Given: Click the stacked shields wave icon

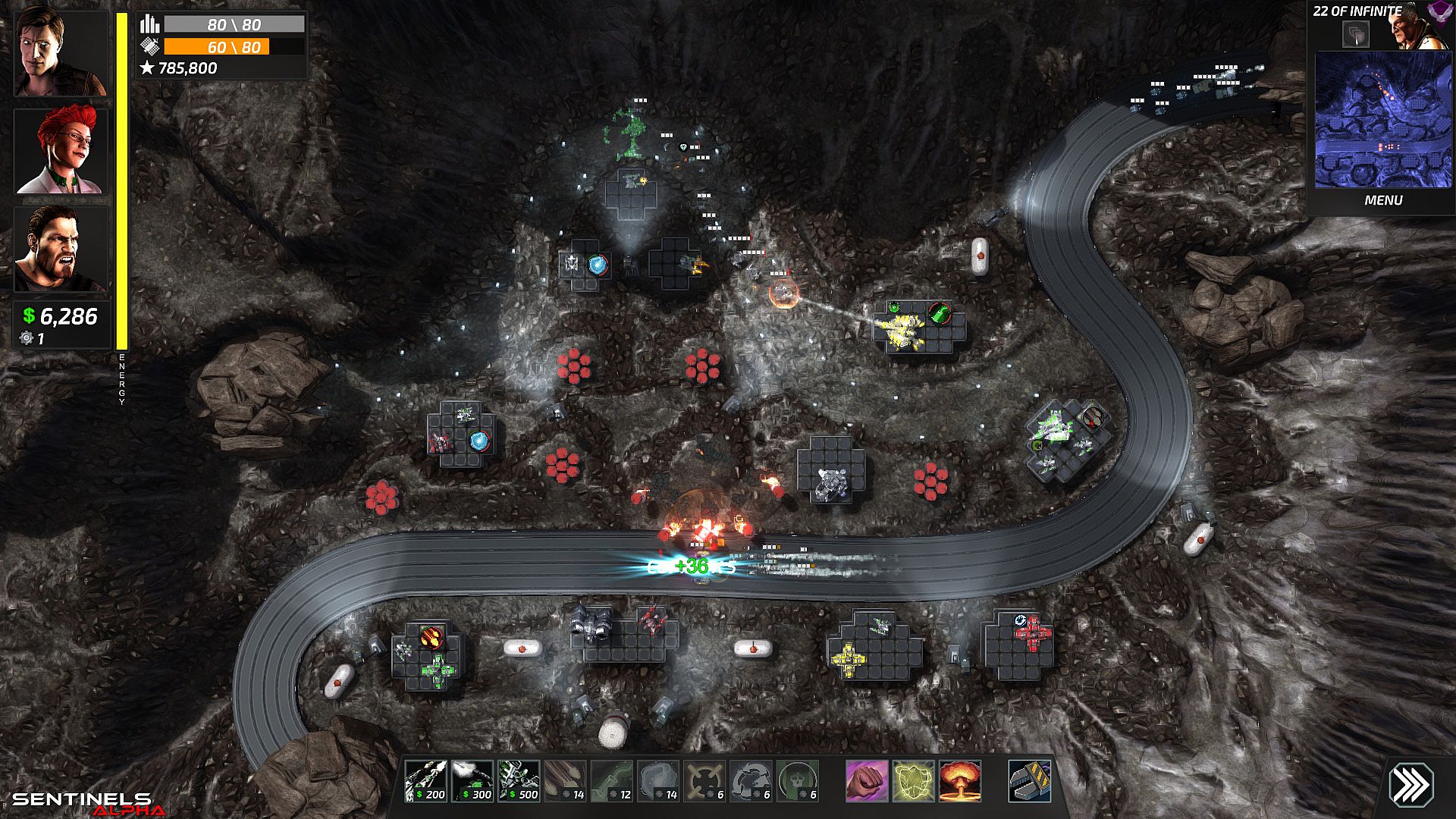Looking at the screenshot, I should [1356, 34].
